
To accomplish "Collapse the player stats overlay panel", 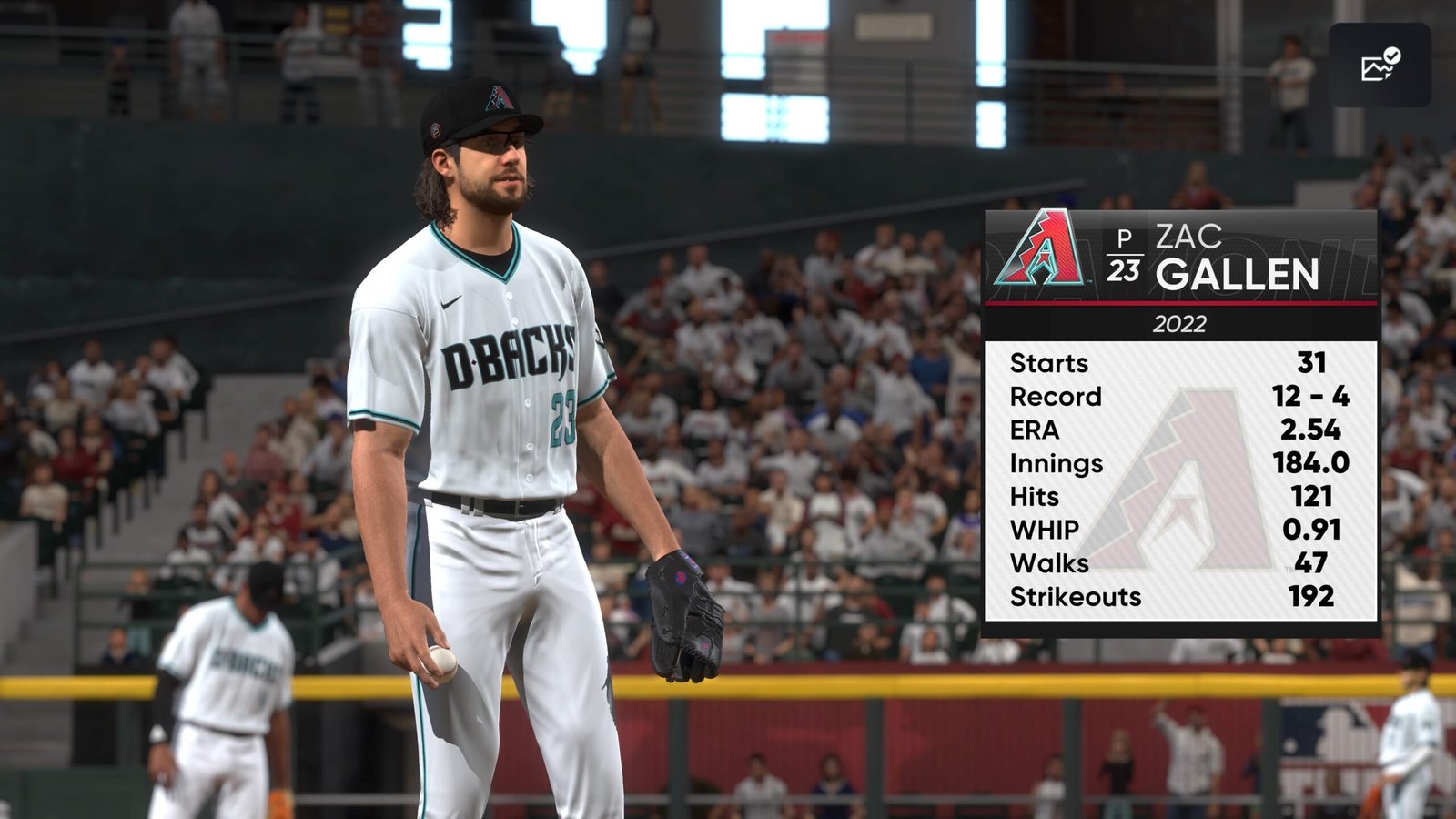I will click(1183, 419).
